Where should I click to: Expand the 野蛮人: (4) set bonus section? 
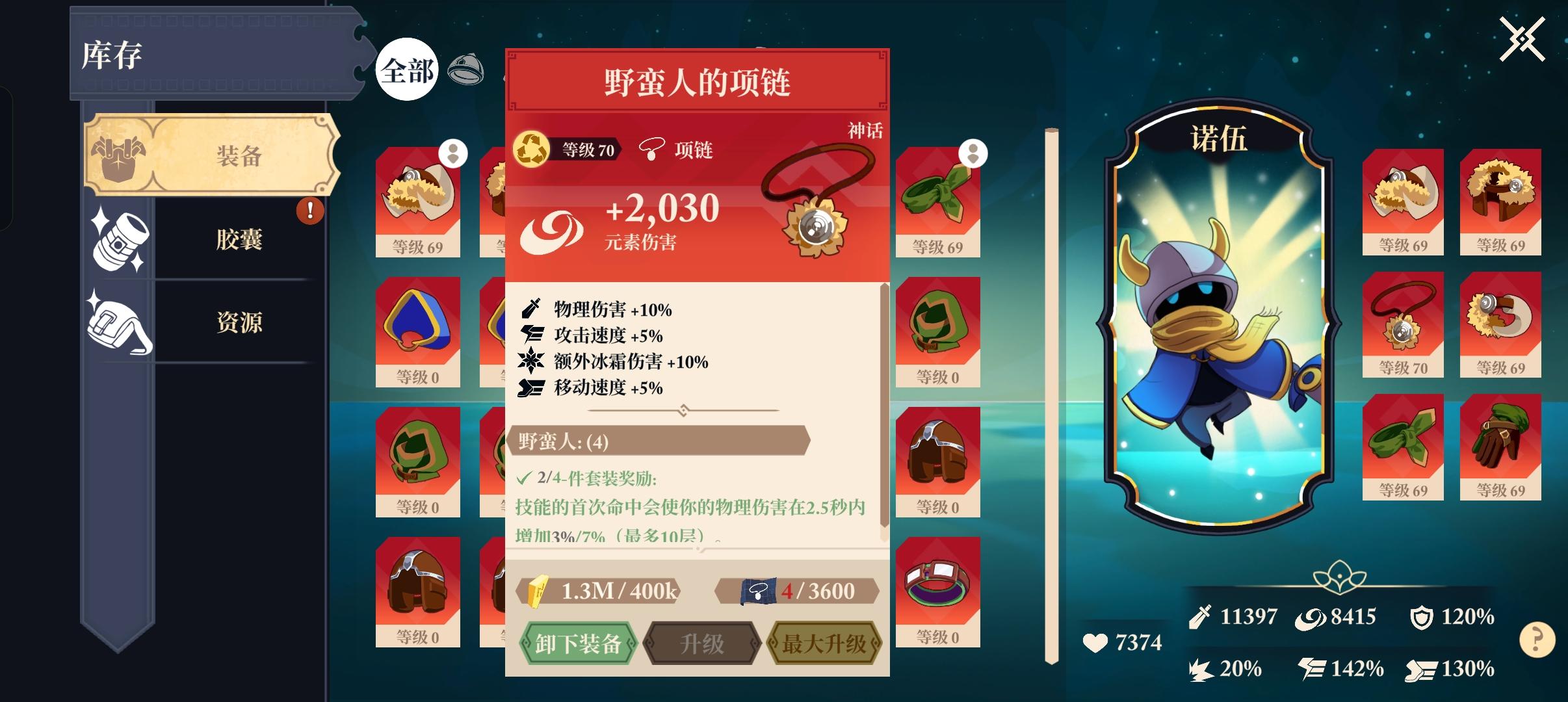point(661,441)
